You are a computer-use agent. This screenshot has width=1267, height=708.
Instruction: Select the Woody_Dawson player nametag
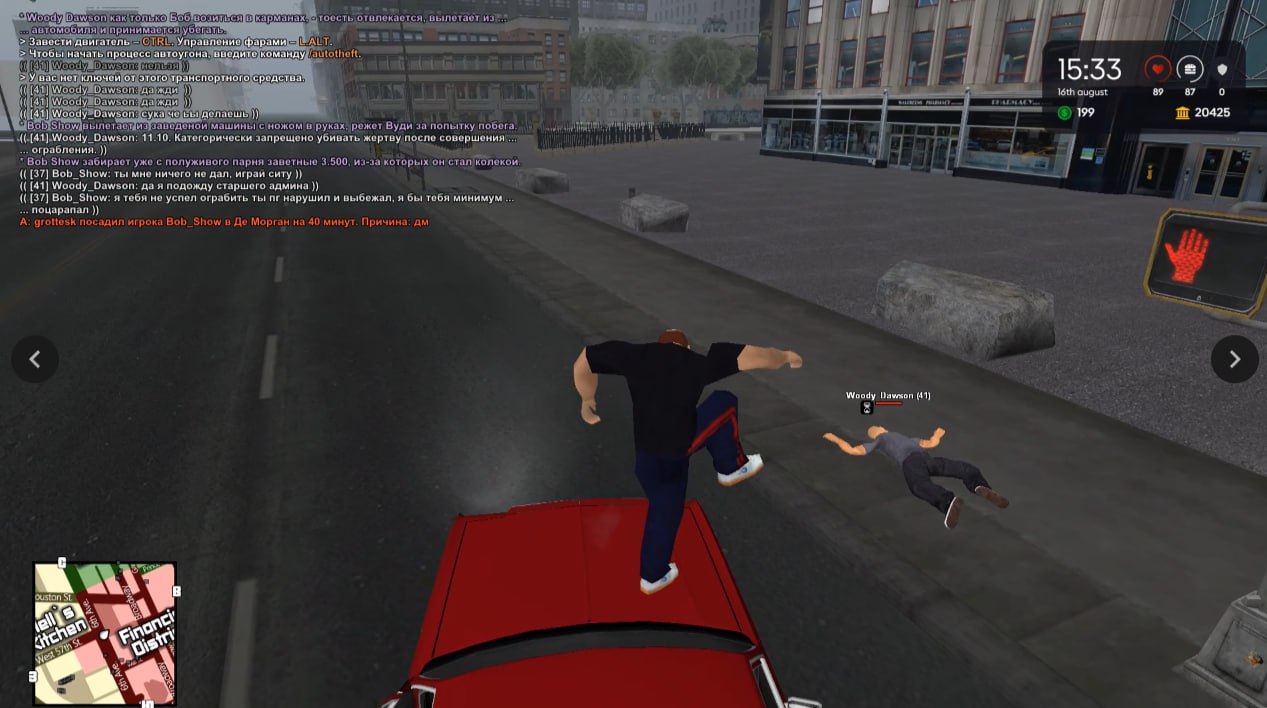[888, 396]
